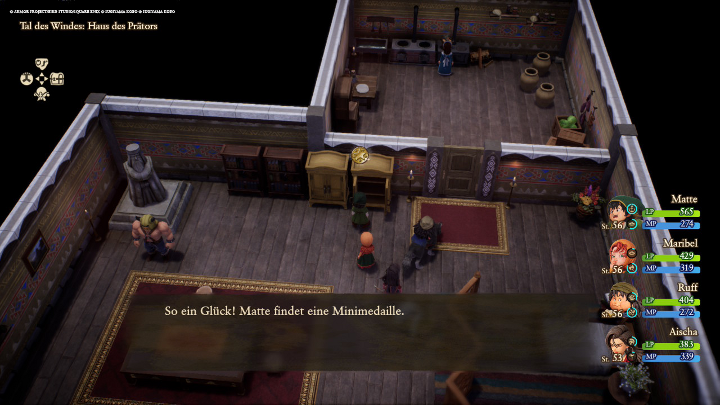This screenshot has height=405, width=720.
Task: Click Aischa's party portrait
Action: pyautogui.click(x=619, y=343)
